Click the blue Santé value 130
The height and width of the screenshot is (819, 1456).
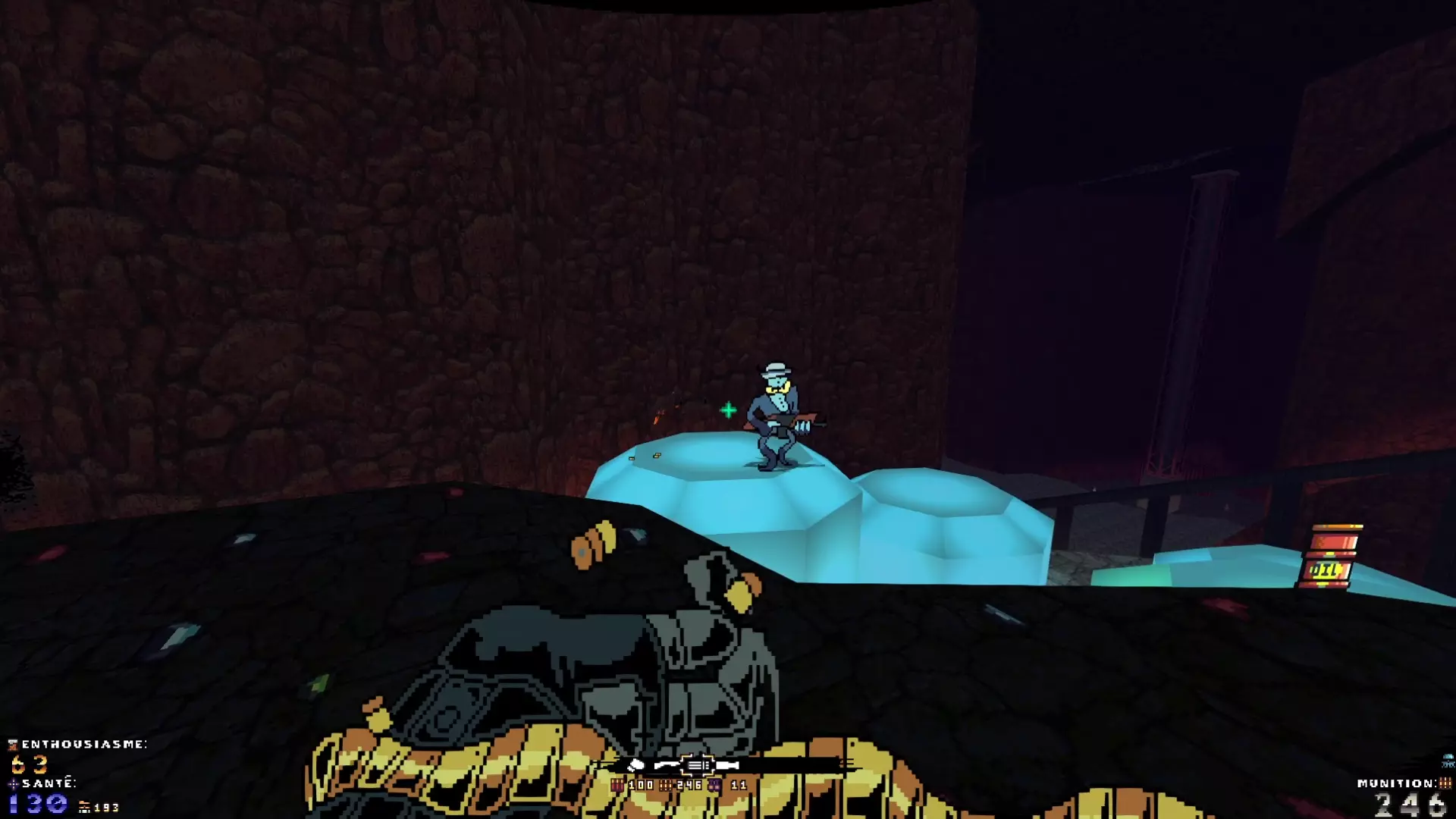pyautogui.click(x=36, y=802)
